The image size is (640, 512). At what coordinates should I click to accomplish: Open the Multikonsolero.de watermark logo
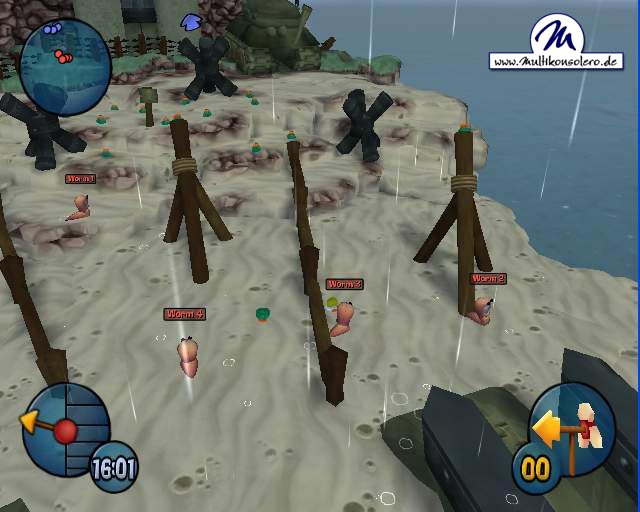556,43
